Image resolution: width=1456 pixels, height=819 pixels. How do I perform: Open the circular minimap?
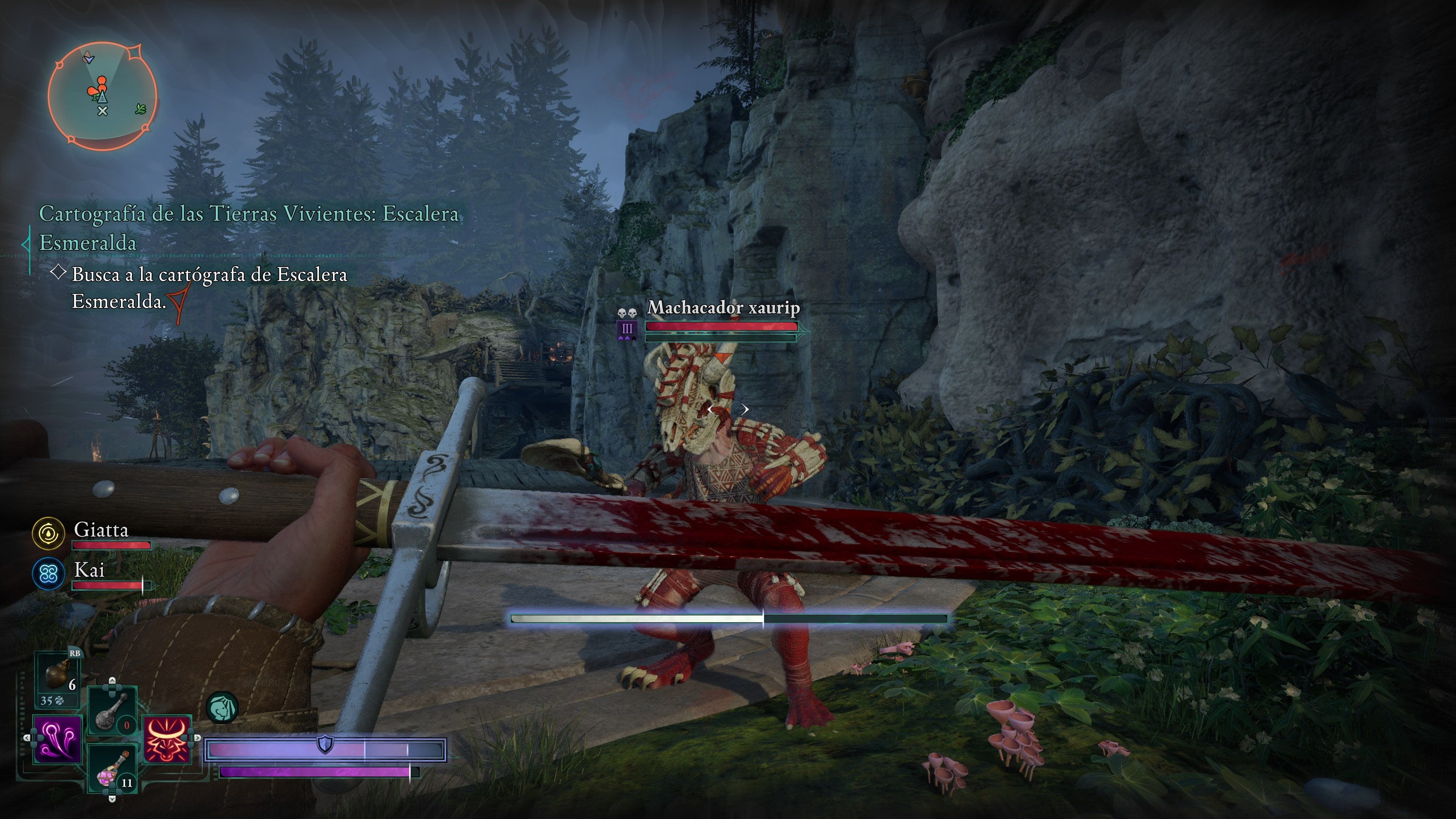point(102,96)
